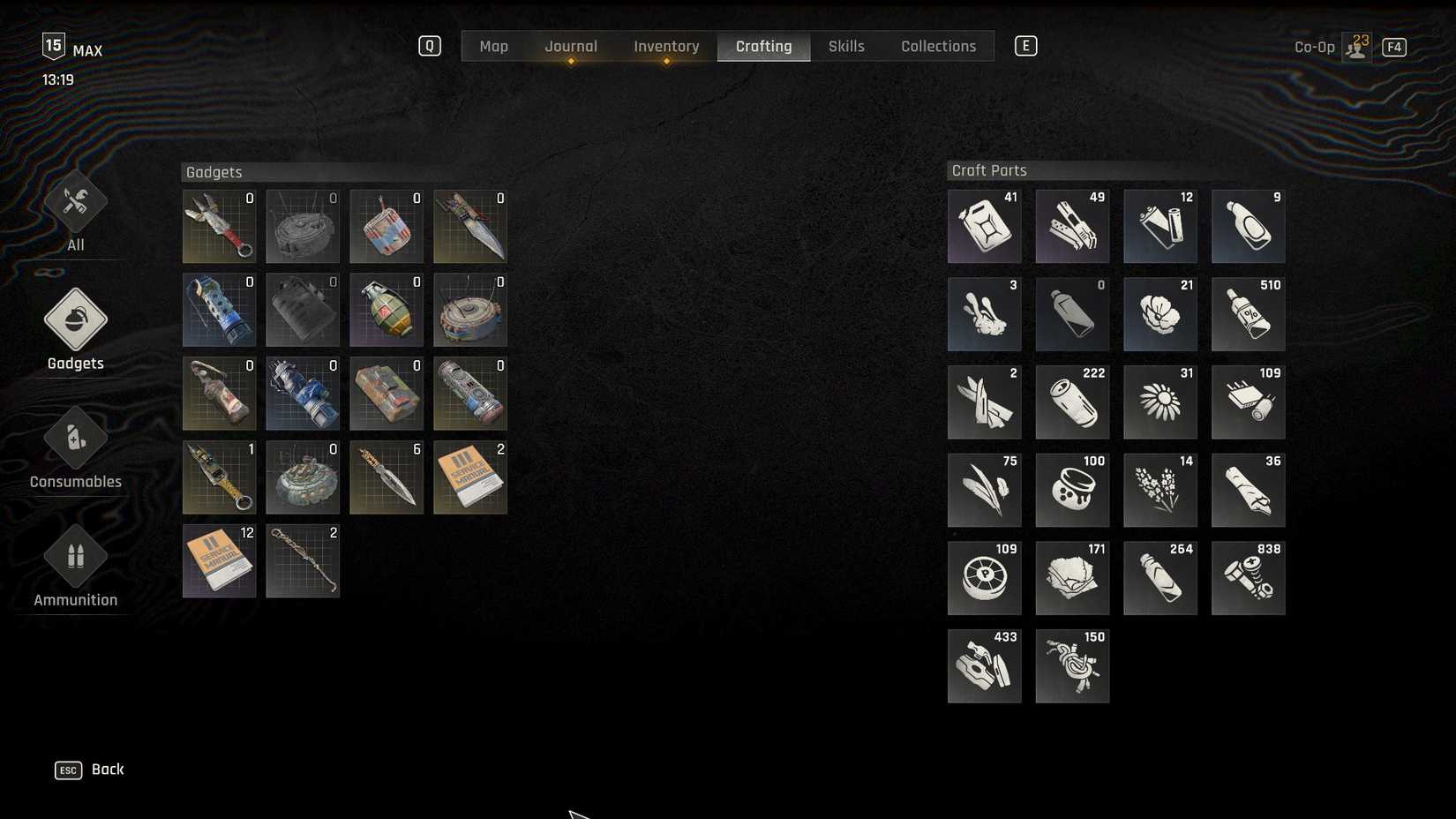
Task: Select the gas canister craft part with 41
Action: [x=984, y=225]
